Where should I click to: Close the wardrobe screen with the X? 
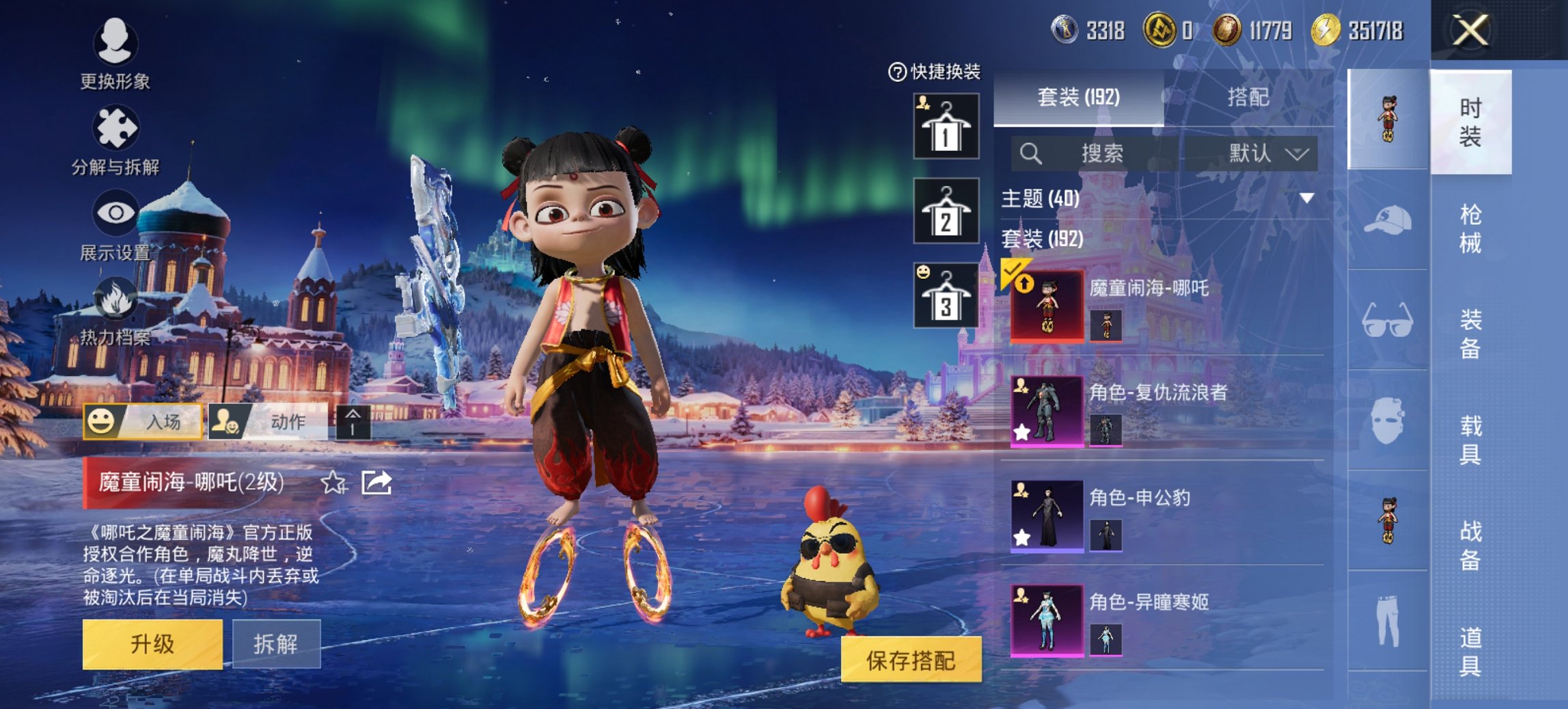click(1470, 31)
